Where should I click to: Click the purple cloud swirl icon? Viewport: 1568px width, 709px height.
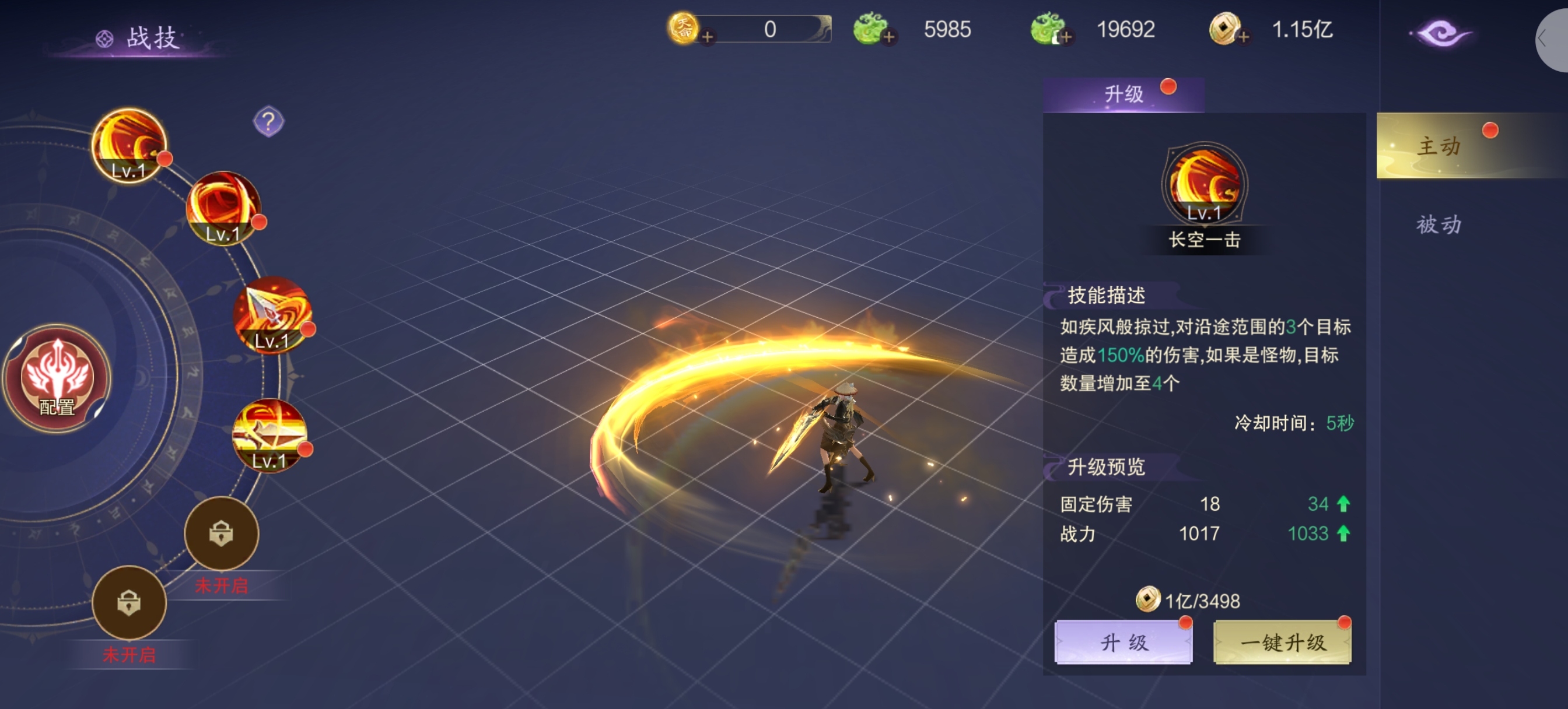1440,33
